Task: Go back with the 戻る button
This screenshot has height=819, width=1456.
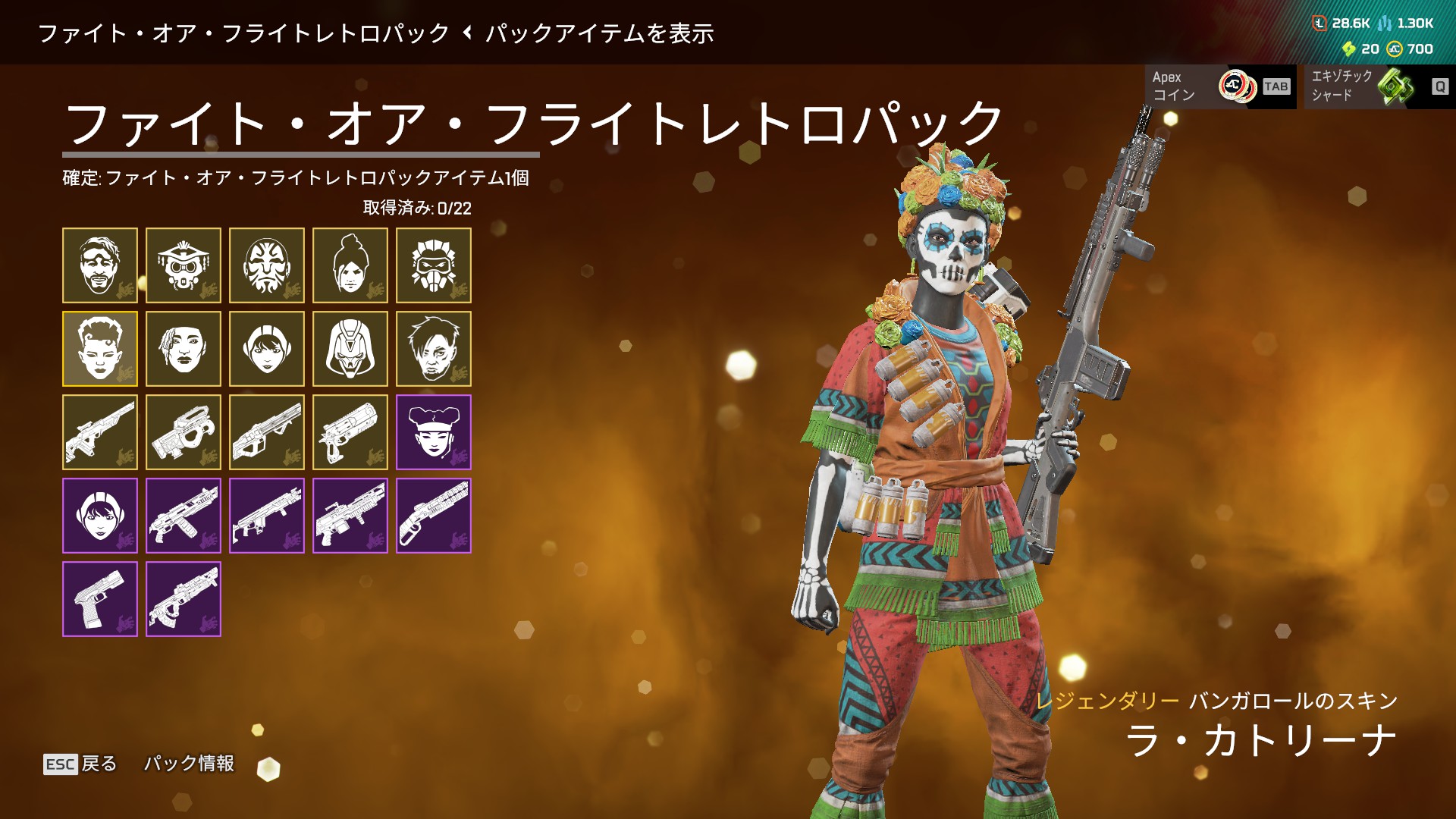Action: click(80, 764)
